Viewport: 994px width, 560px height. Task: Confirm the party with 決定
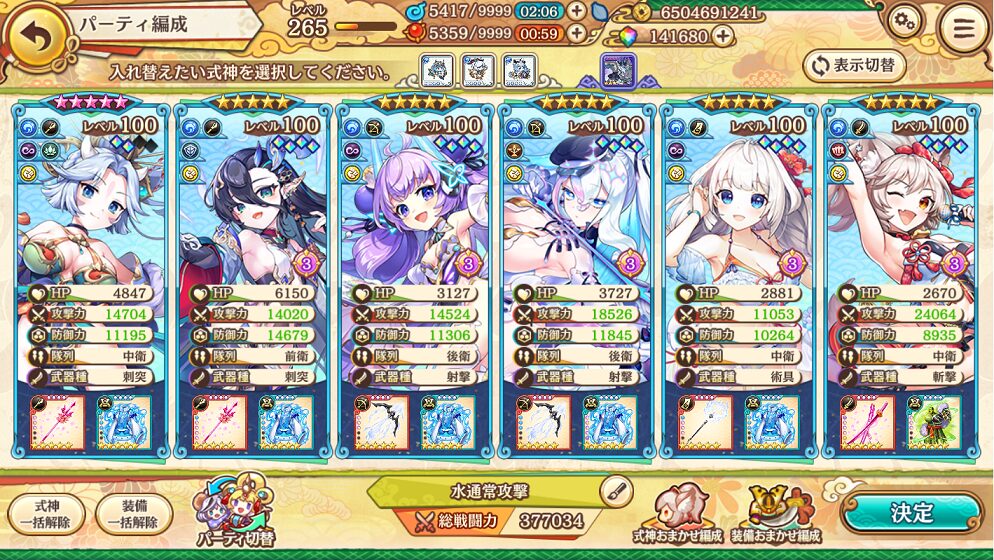[x=911, y=512]
